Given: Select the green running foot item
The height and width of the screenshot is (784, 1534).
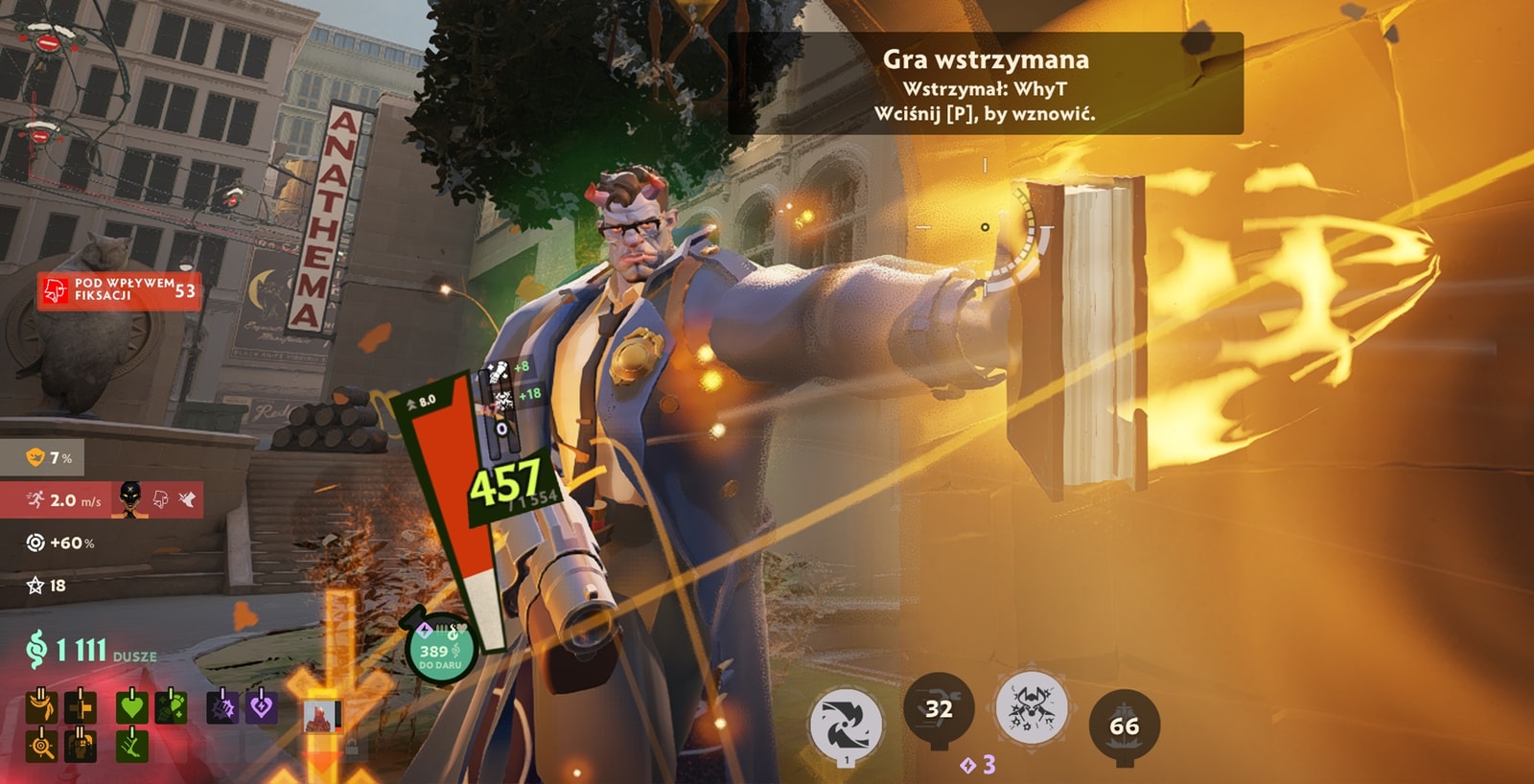Looking at the screenshot, I should point(131,745).
